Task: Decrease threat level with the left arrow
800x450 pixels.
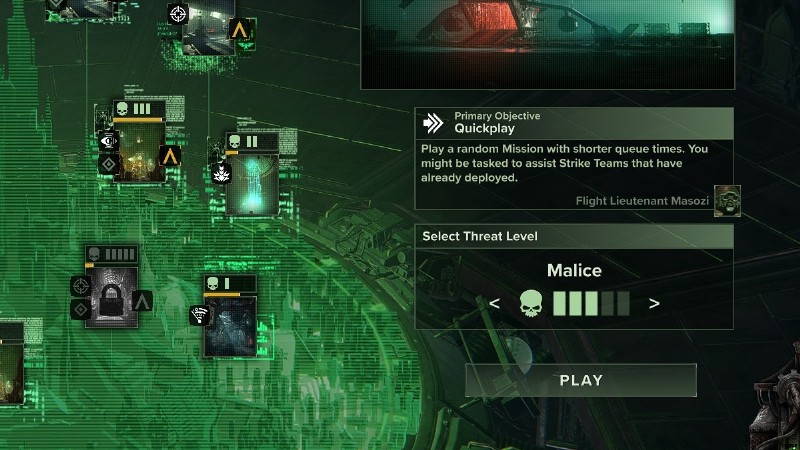Action: coord(494,303)
